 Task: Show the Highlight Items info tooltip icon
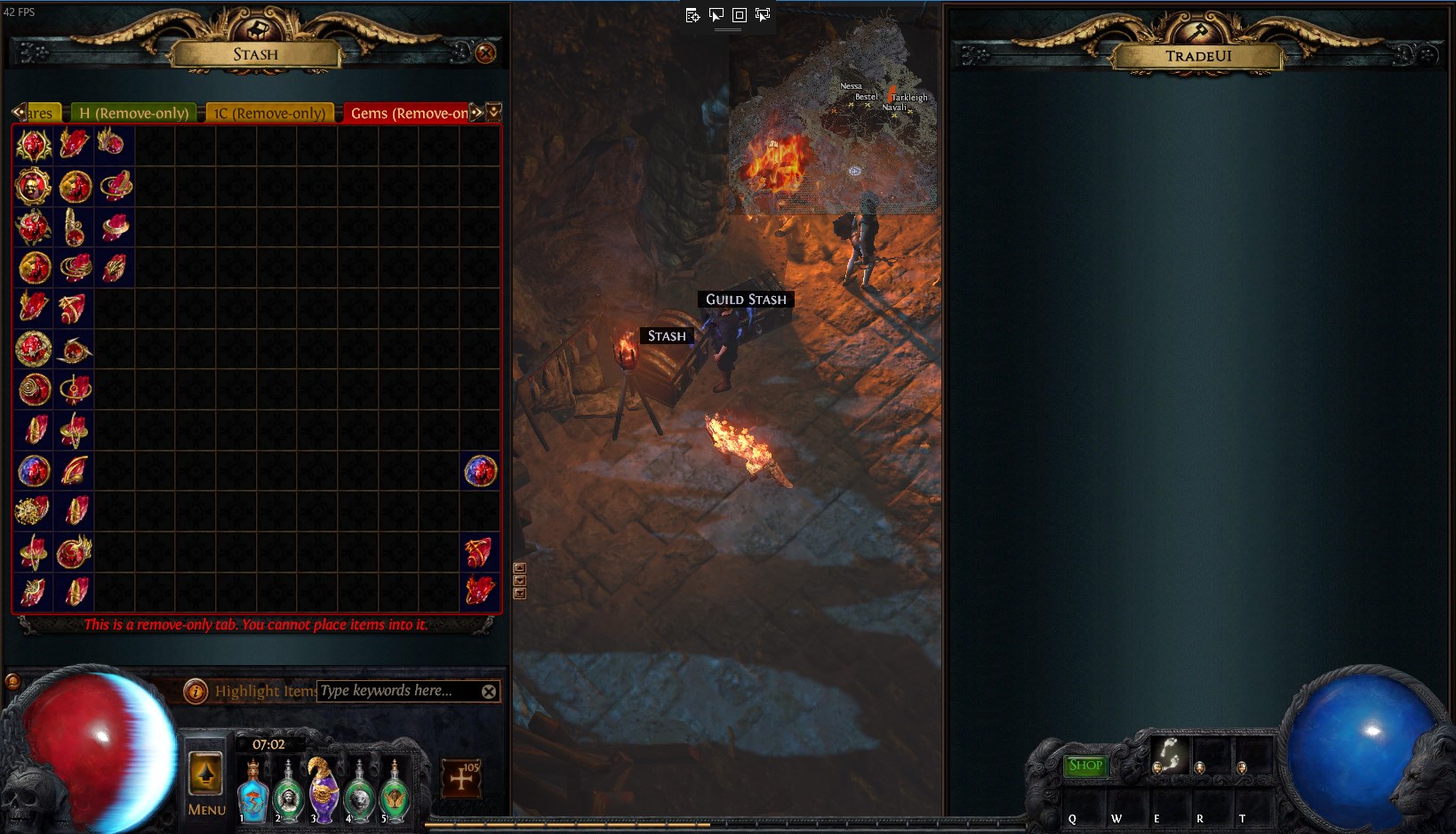[196, 691]
